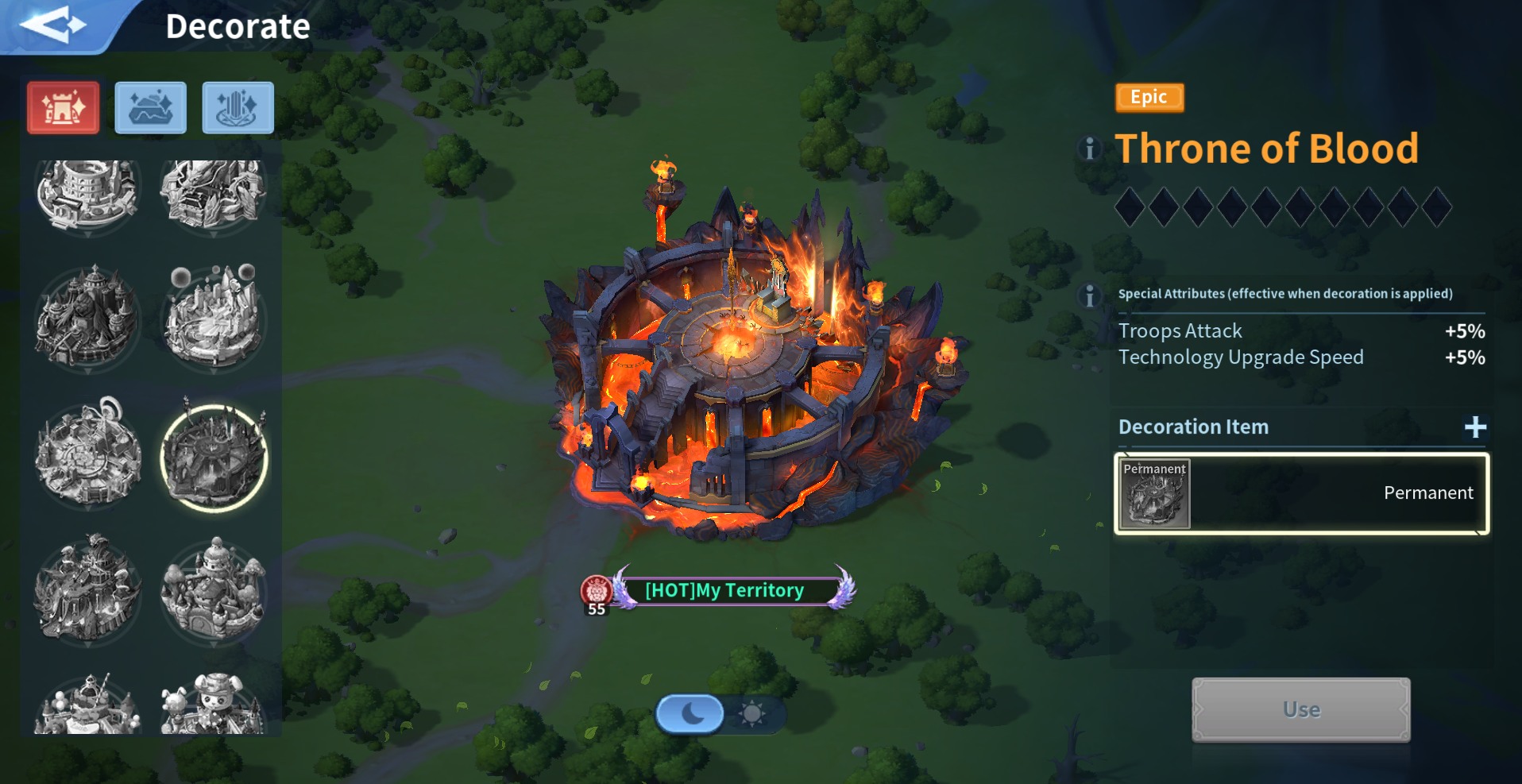Viewport: 1522px width, 784px height.
Task: Choose the bunny and panda castle thumbnail
Action: (214, 705)
